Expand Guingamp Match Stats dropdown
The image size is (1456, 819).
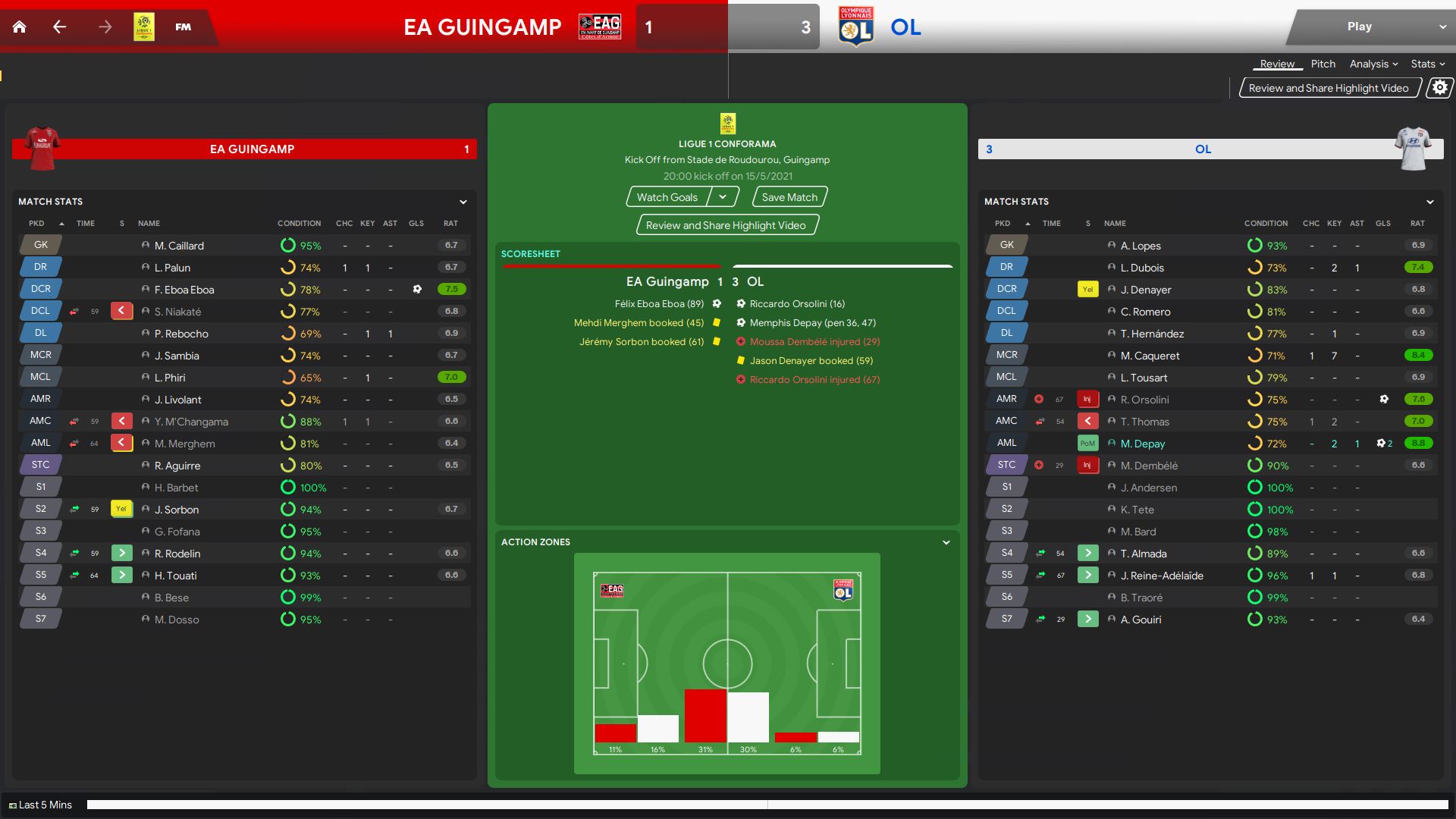pyautogui.click(x=463, y=202)
